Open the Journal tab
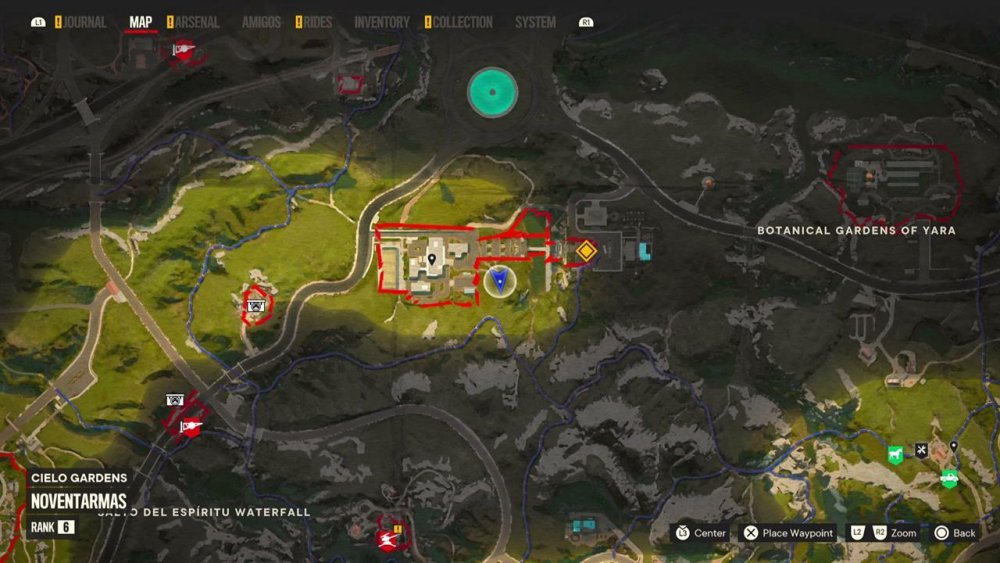1000x563 pixels. click(85, 22)
